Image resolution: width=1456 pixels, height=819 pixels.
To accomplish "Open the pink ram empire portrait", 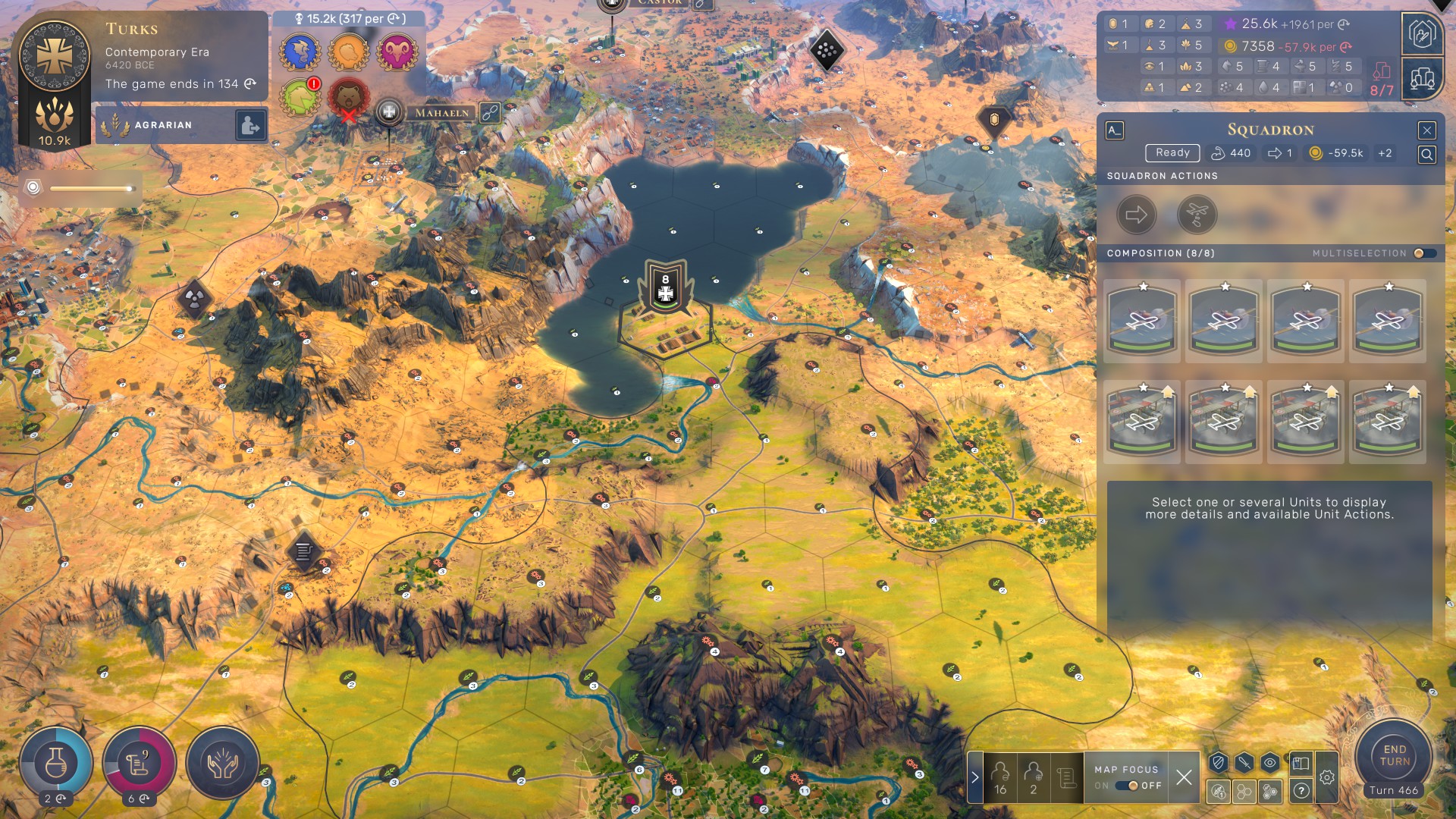I will click(397, 52).
